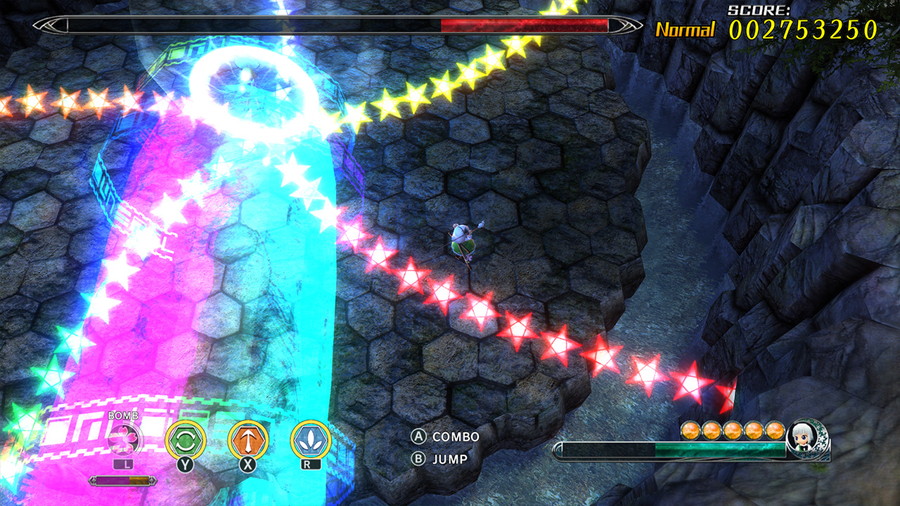900x506 pixels.
Task: Use the green circular arrows skill
Action: pyautogui.click(x=185, y=438)
